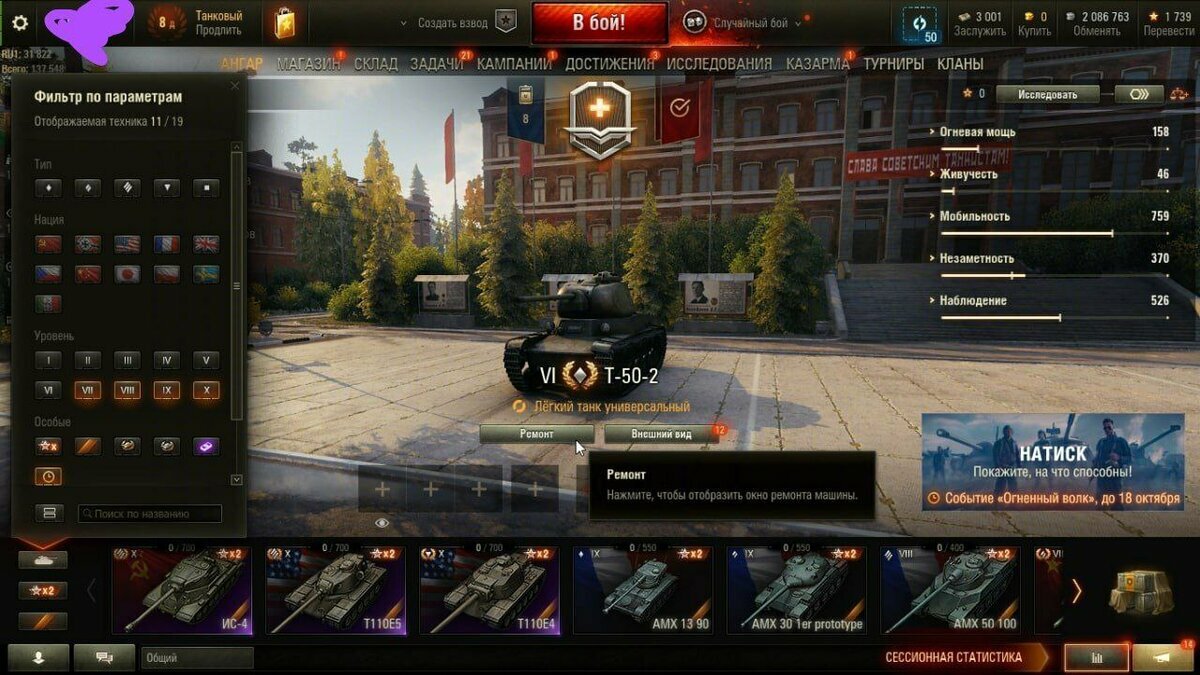Toggle tier X level filter
Image resolution: width=1200 pixels, height=675 pixels.
click(x=206, y=391)
